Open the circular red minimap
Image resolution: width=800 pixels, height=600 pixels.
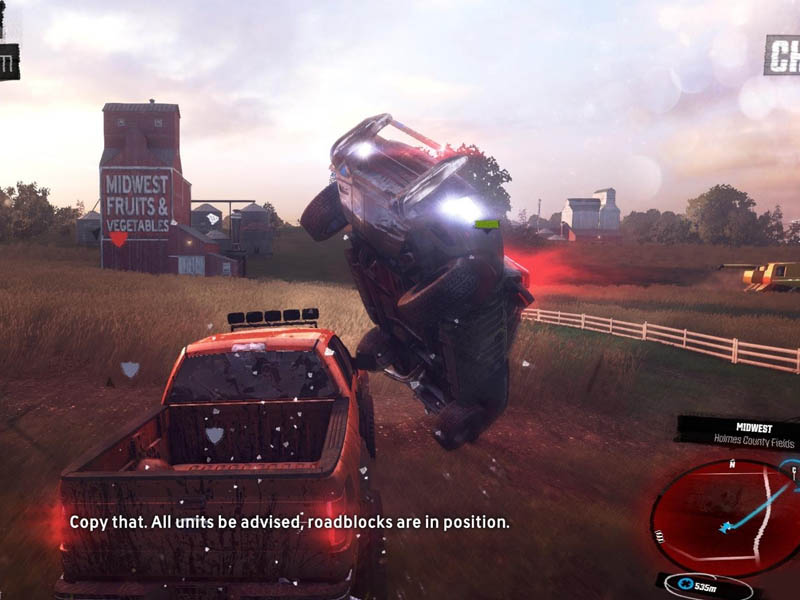pos(726,517)
